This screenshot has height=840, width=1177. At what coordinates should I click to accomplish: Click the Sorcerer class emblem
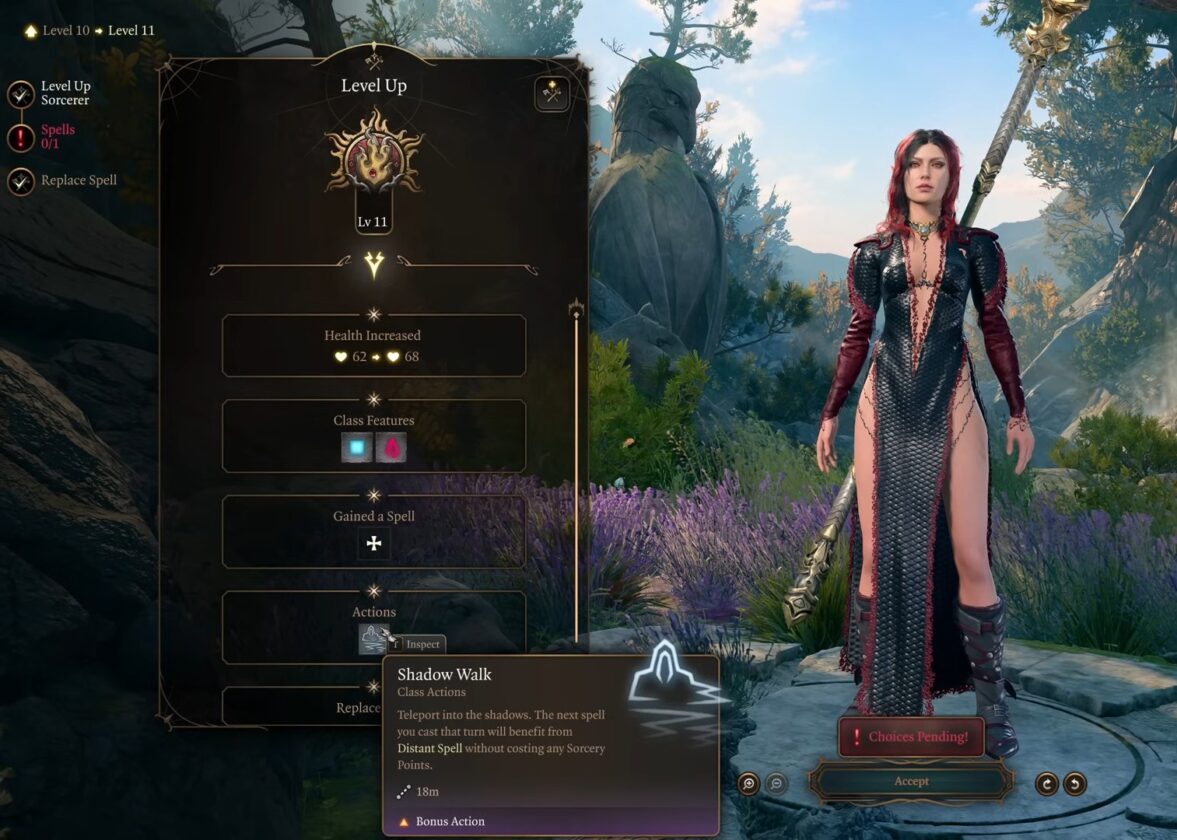(x=374, y=165)
